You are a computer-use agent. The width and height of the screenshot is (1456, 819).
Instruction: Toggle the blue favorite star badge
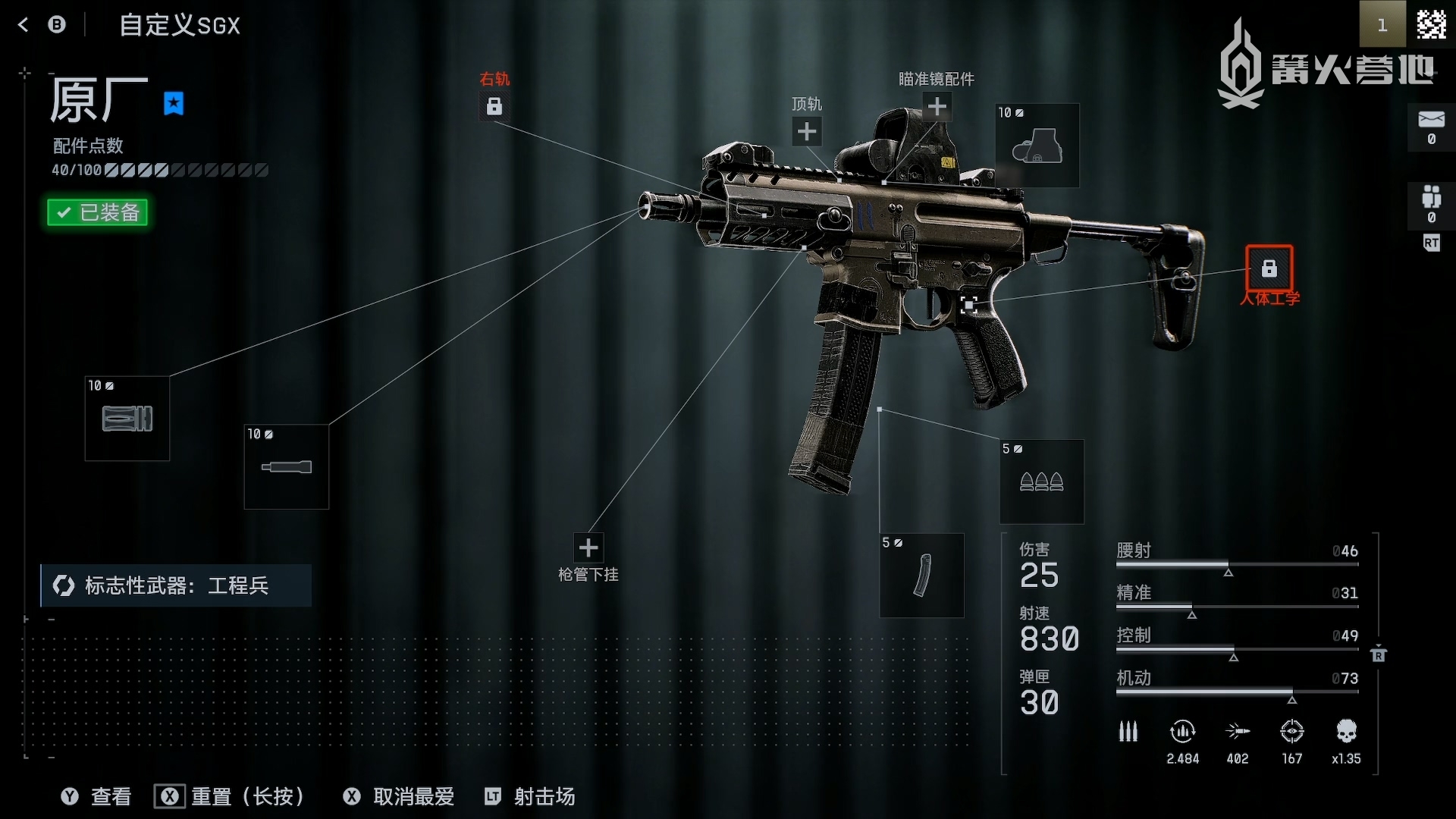click(174, 103)
